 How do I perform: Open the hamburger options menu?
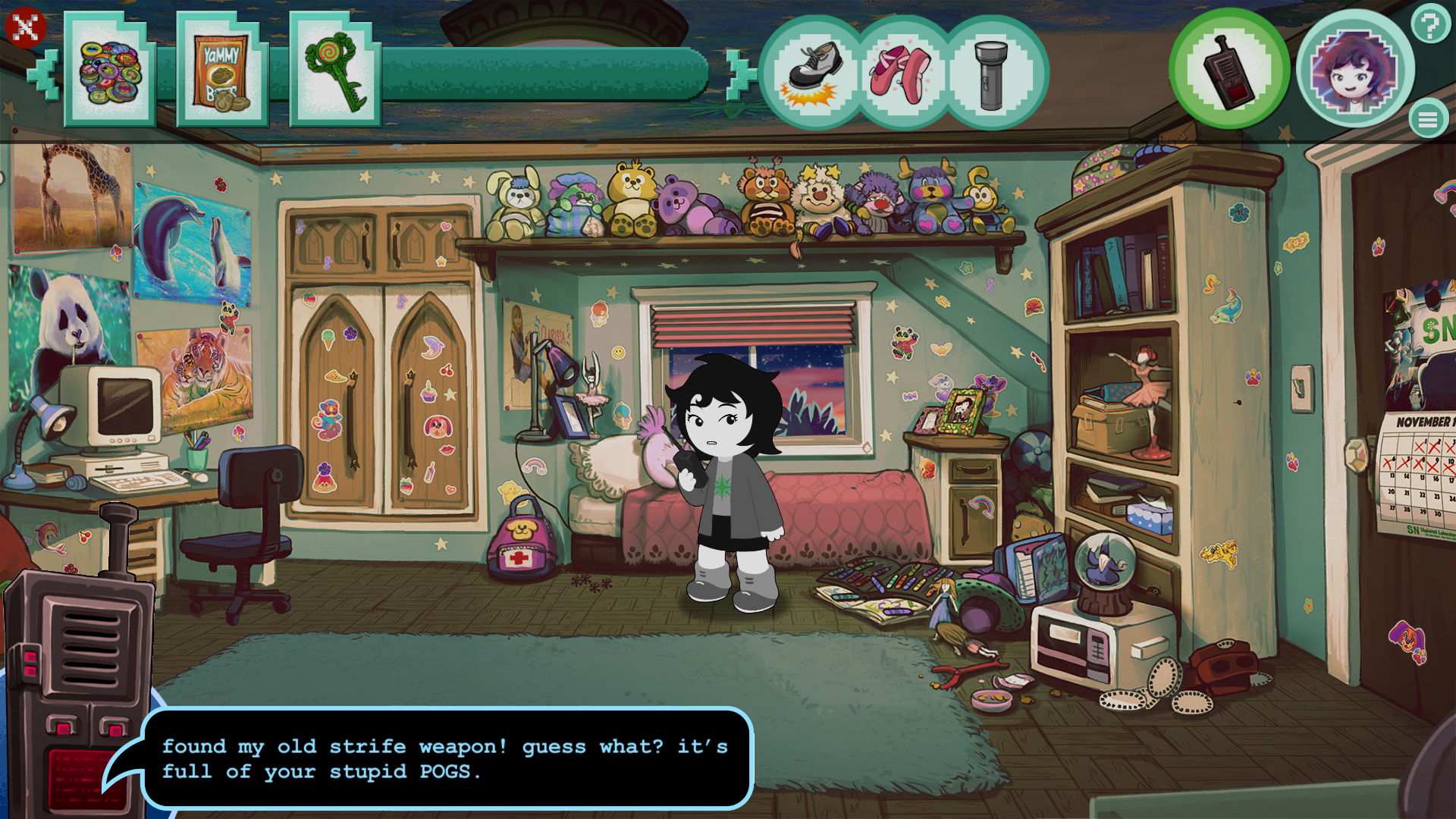1426,118
